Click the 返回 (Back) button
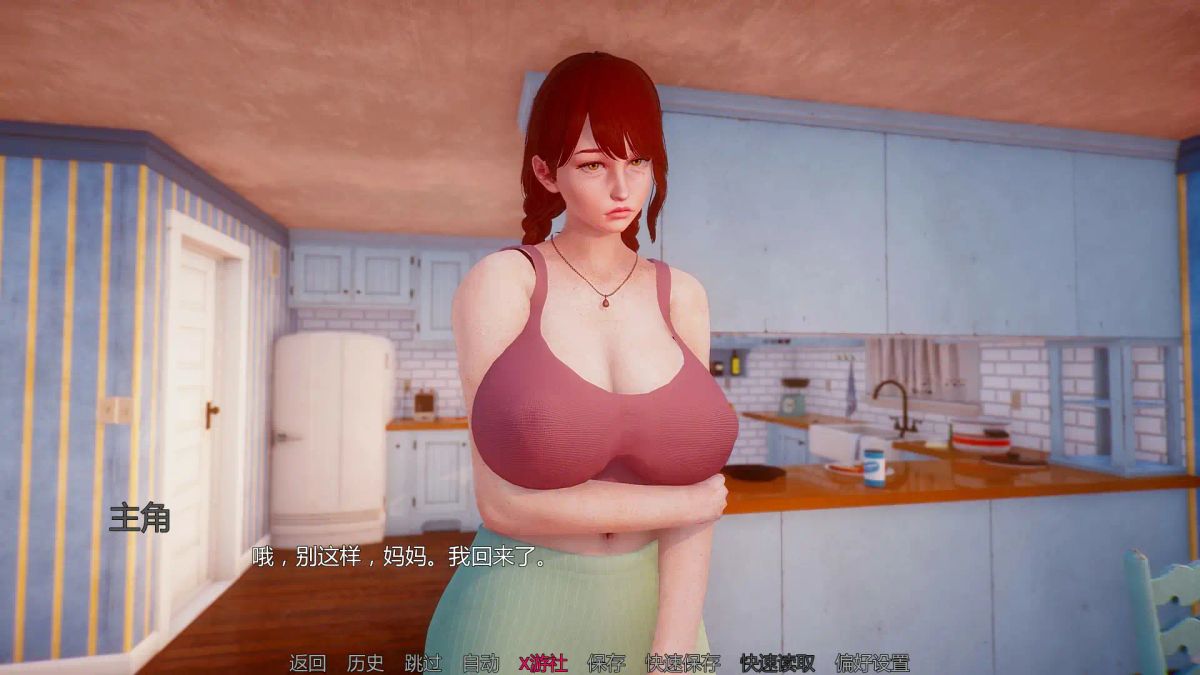 (x=307, y=662)
